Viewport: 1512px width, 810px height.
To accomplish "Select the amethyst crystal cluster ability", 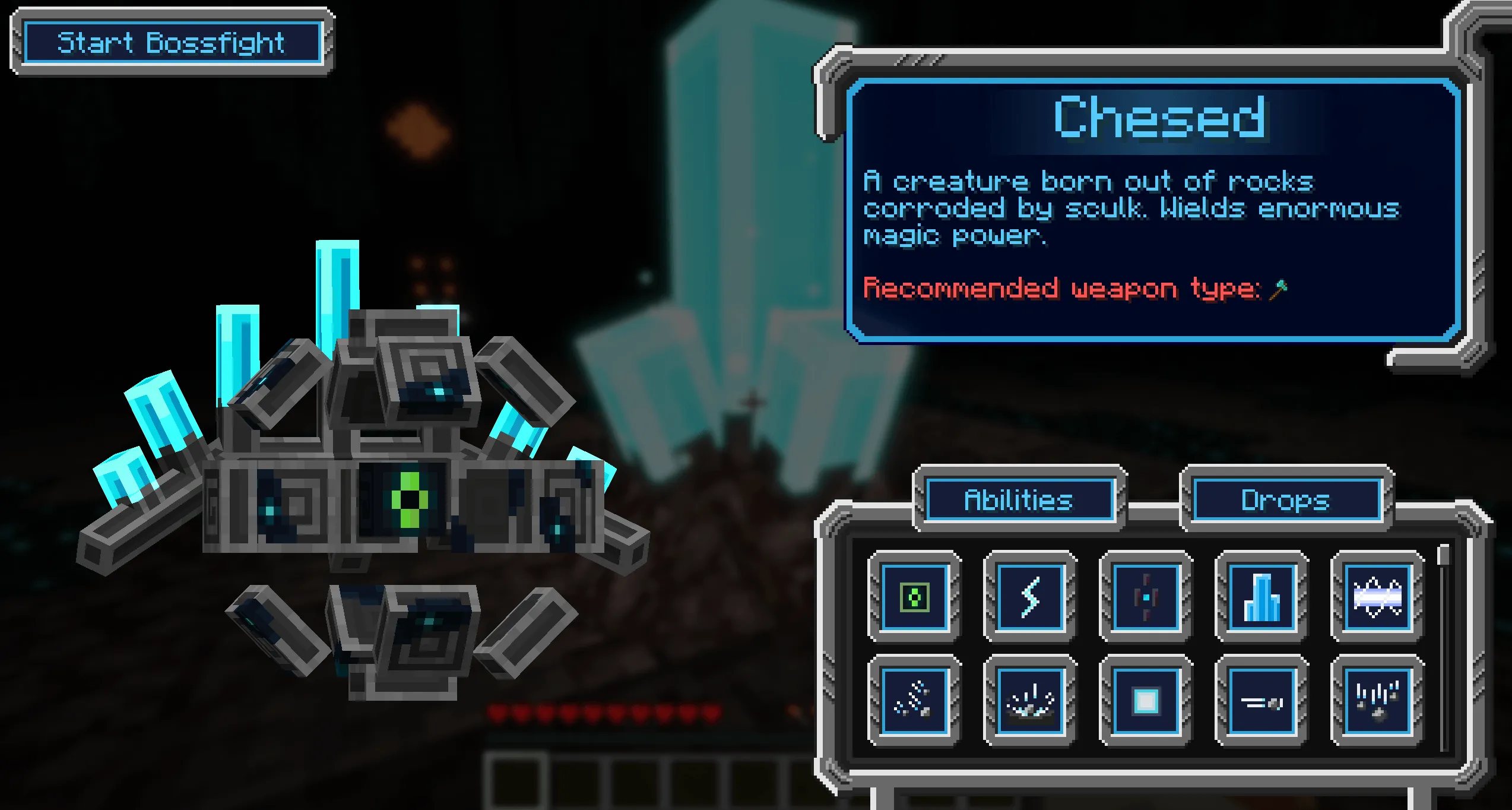I will (x=1261, y=597).
